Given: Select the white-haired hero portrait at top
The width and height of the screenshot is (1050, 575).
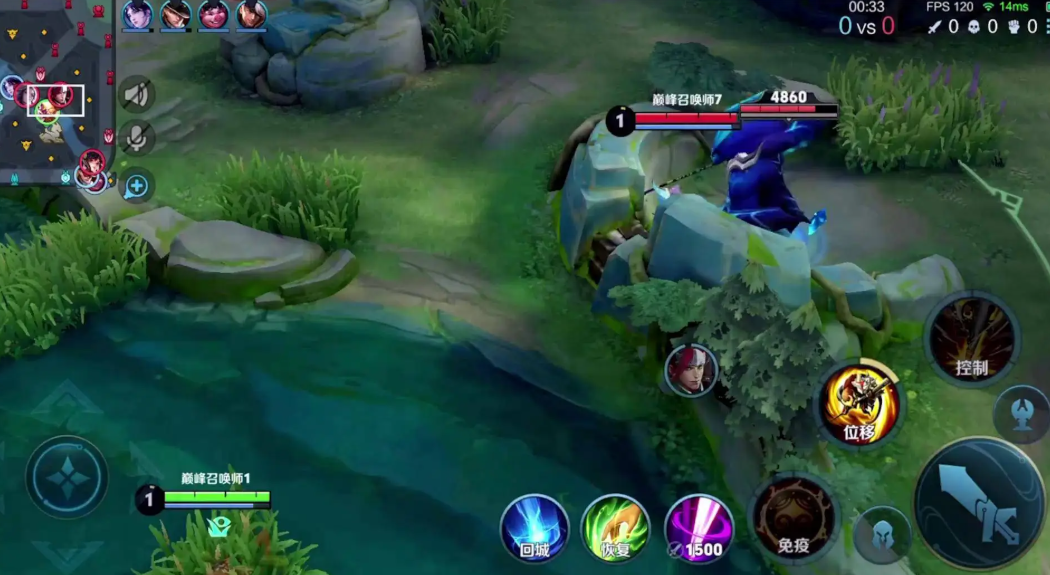Looking at the screenshot, I should (x=251, y=15).
